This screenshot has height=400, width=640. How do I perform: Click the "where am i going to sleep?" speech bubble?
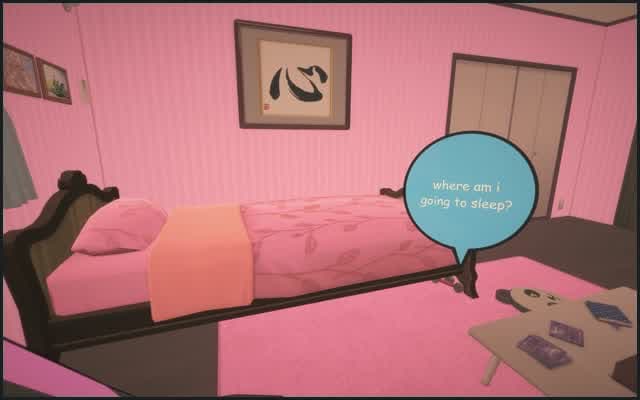pyautogui.click(x=471, y=195)
